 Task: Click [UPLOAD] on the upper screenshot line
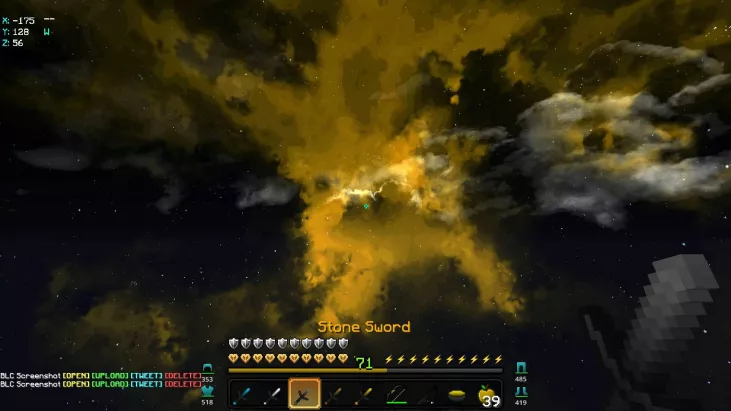coord(109,375)
